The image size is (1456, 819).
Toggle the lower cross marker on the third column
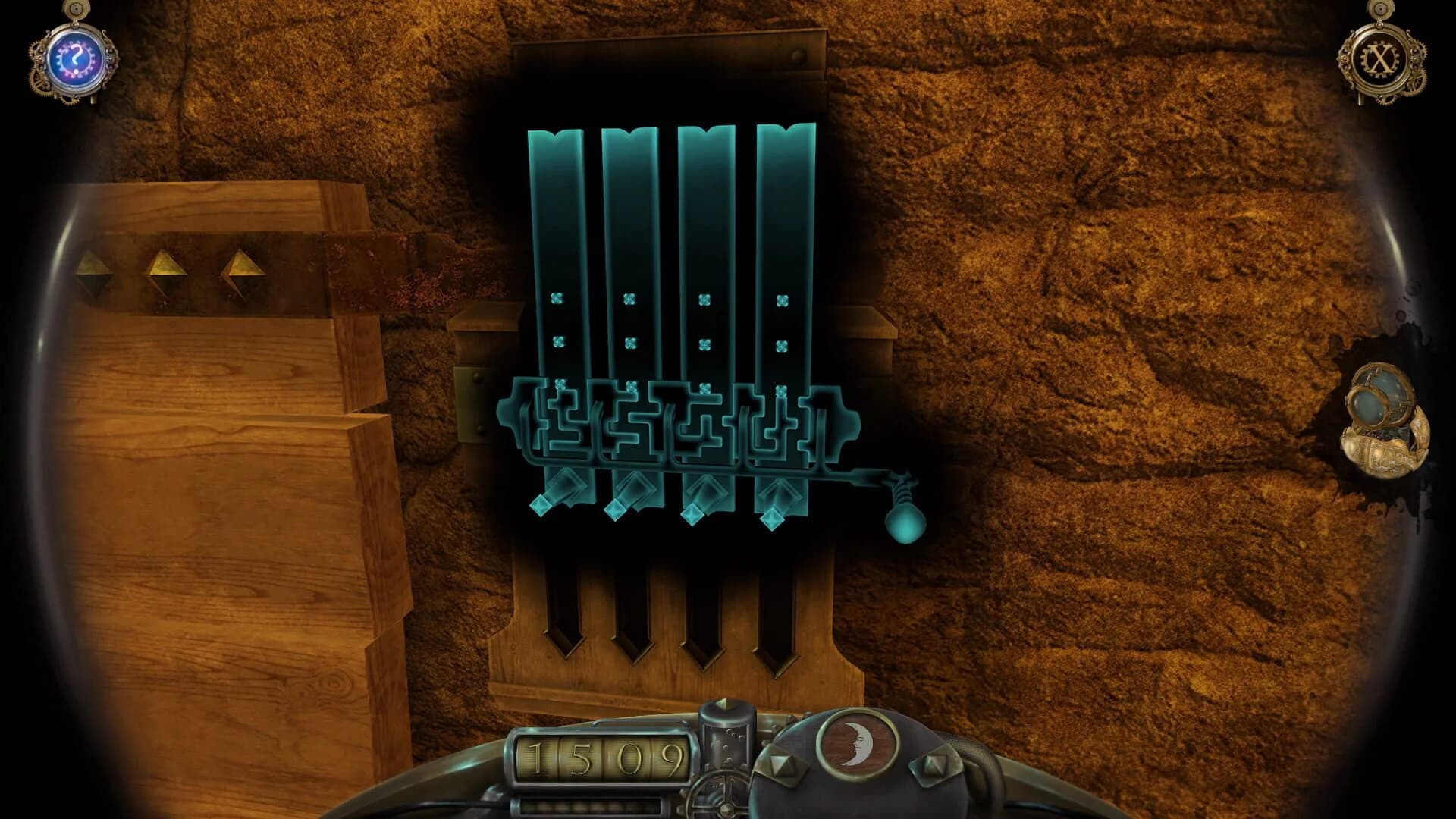(704, 341)
